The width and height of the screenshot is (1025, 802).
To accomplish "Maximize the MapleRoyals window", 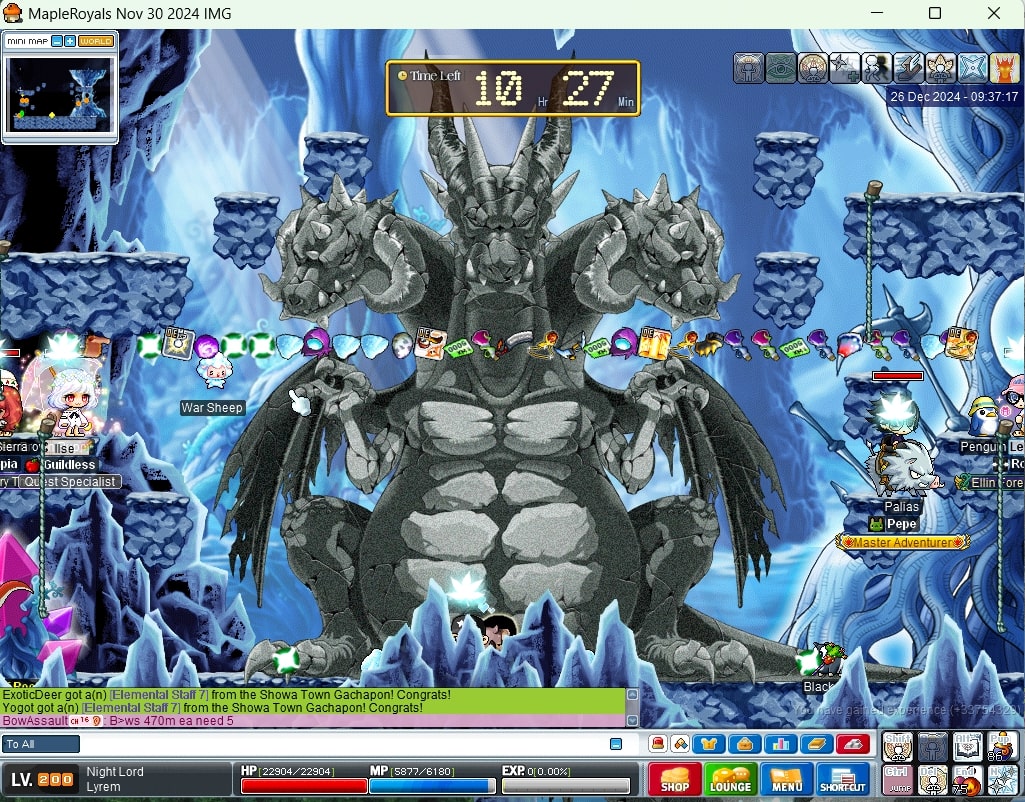I will pos(935,13).
